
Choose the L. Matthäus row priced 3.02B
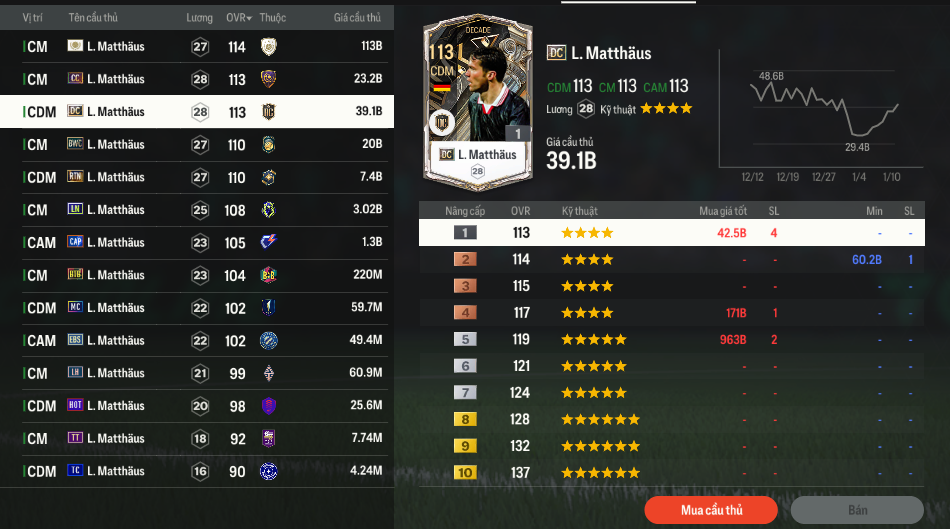pyautogui.click(x=197, y=210)
